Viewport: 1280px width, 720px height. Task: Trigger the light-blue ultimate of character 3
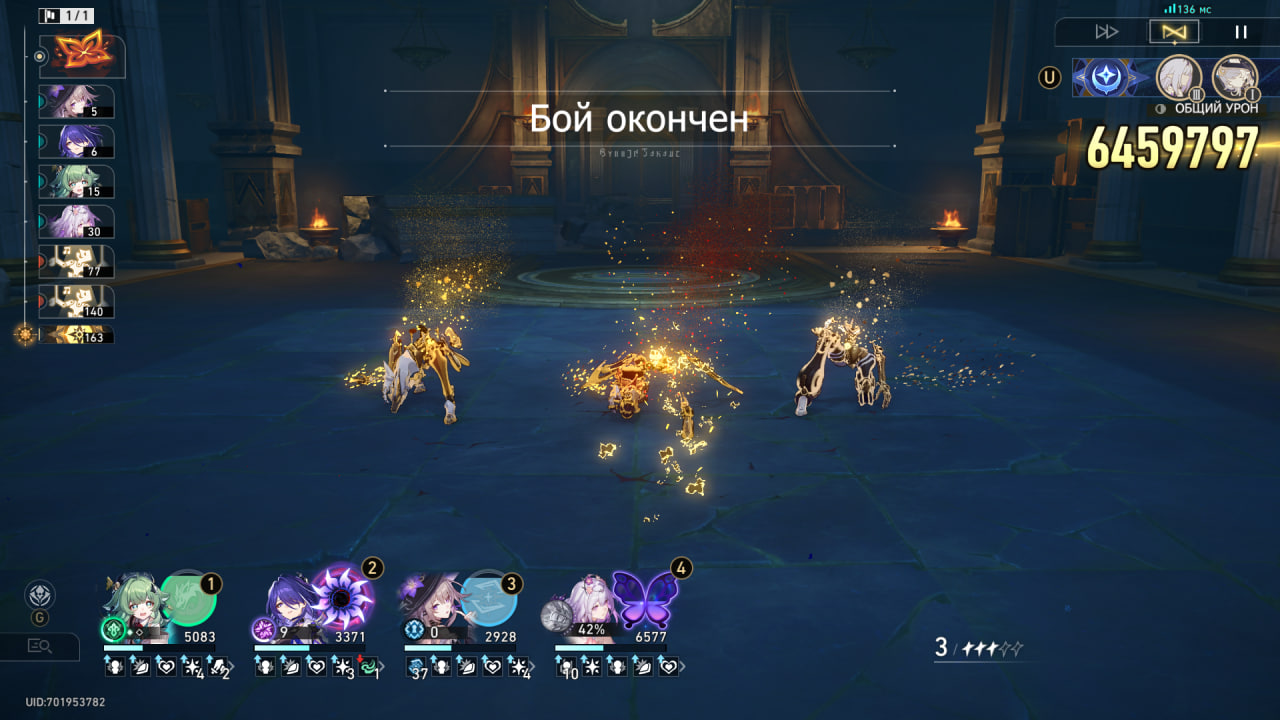[x=490, y=598]
